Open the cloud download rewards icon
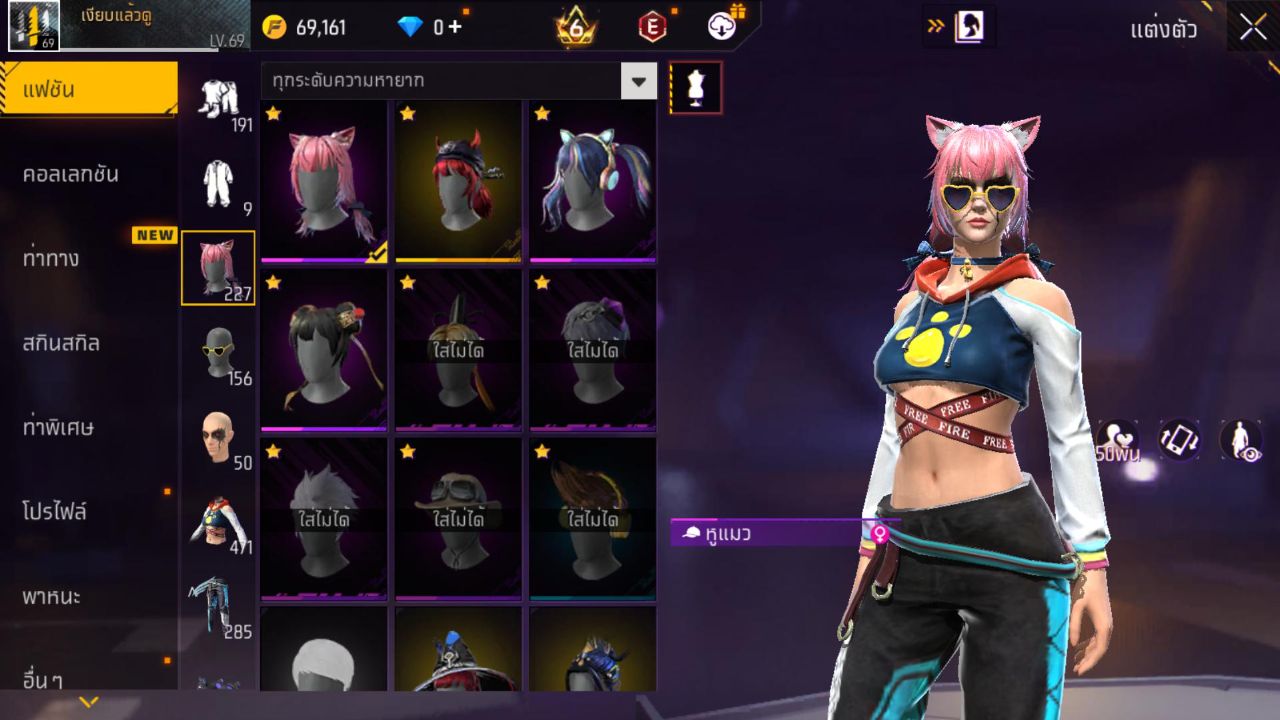The height and width of the screenshot is (720, 1280). pos(724,27)
